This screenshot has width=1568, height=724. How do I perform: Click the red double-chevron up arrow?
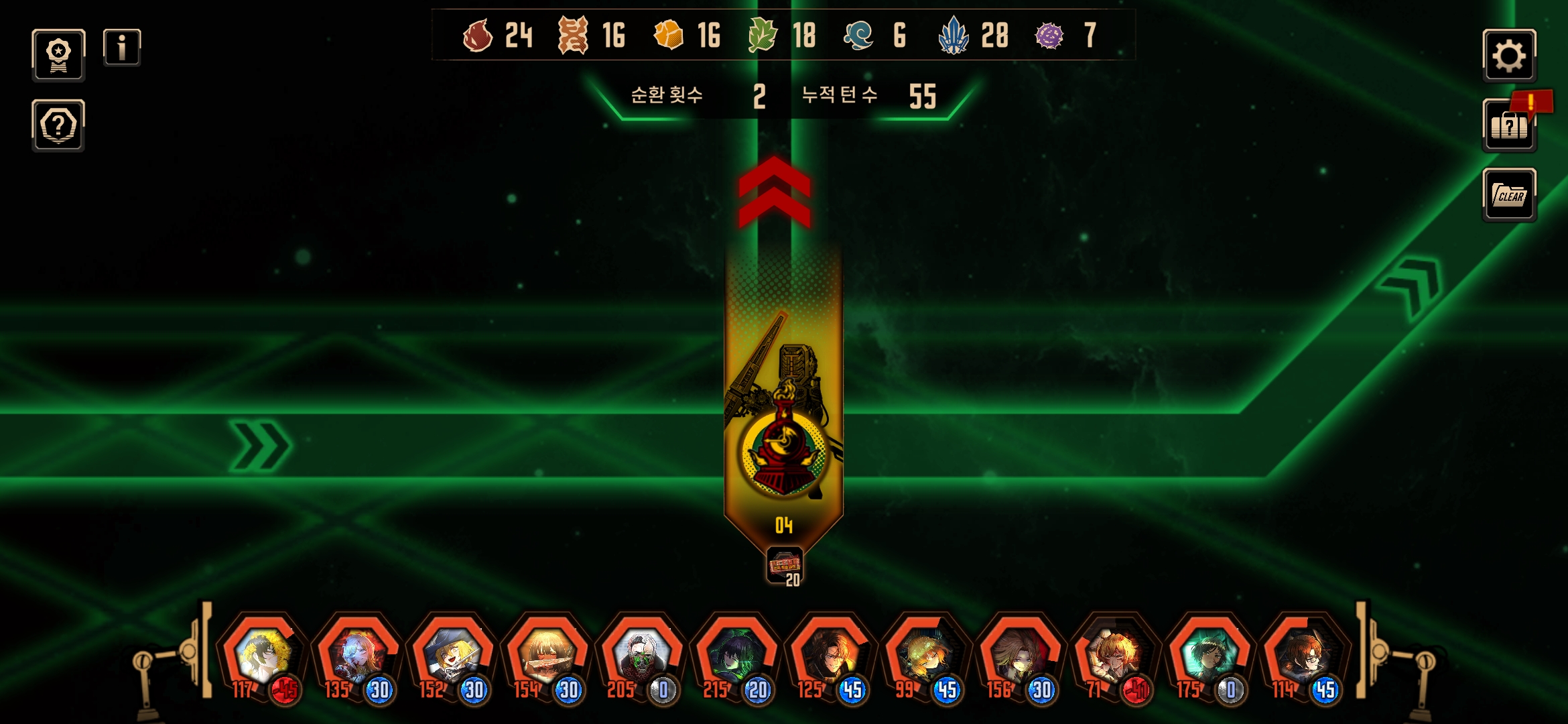[x=775, y=192]
